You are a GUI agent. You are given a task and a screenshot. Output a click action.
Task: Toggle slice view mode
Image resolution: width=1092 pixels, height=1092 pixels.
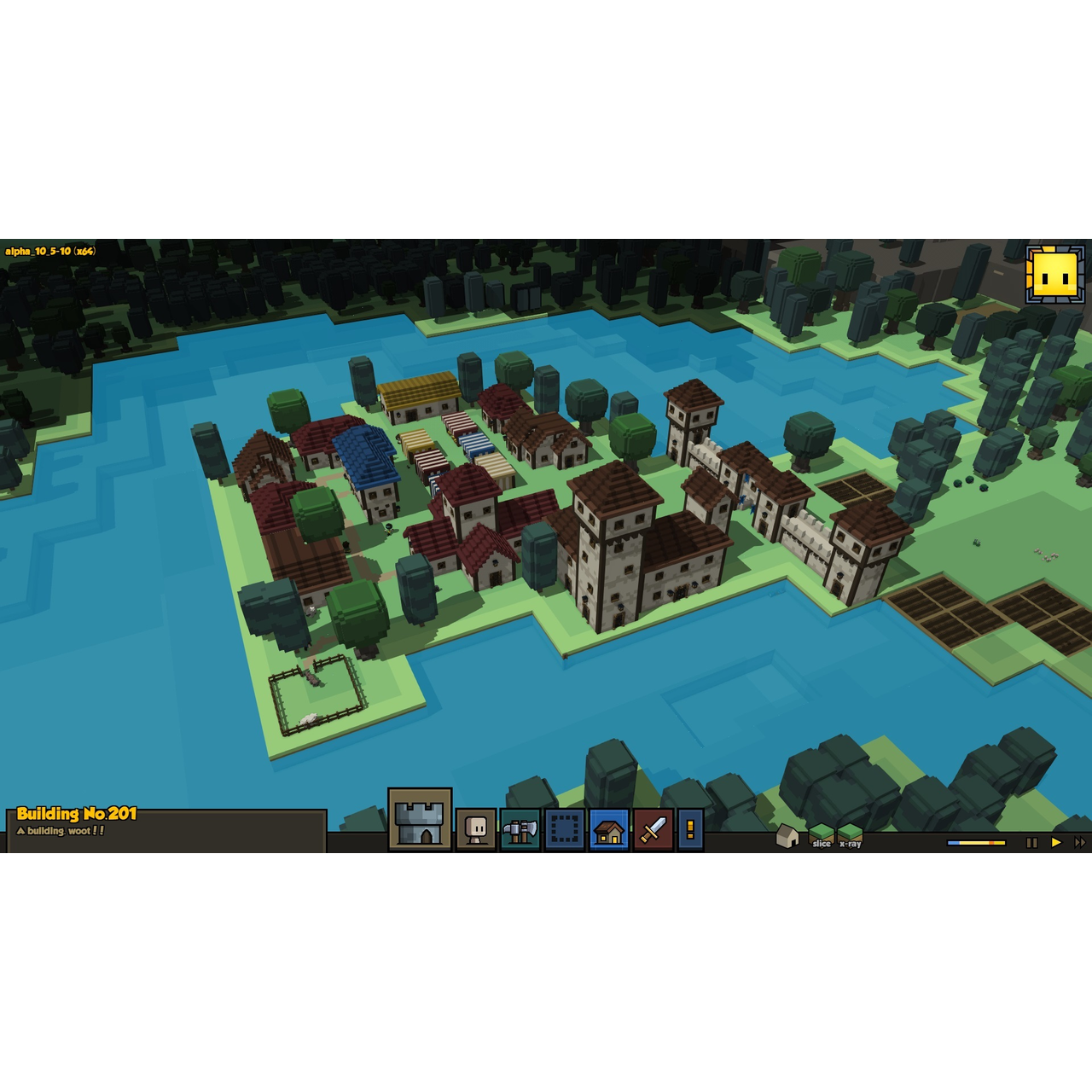(821, 836)
